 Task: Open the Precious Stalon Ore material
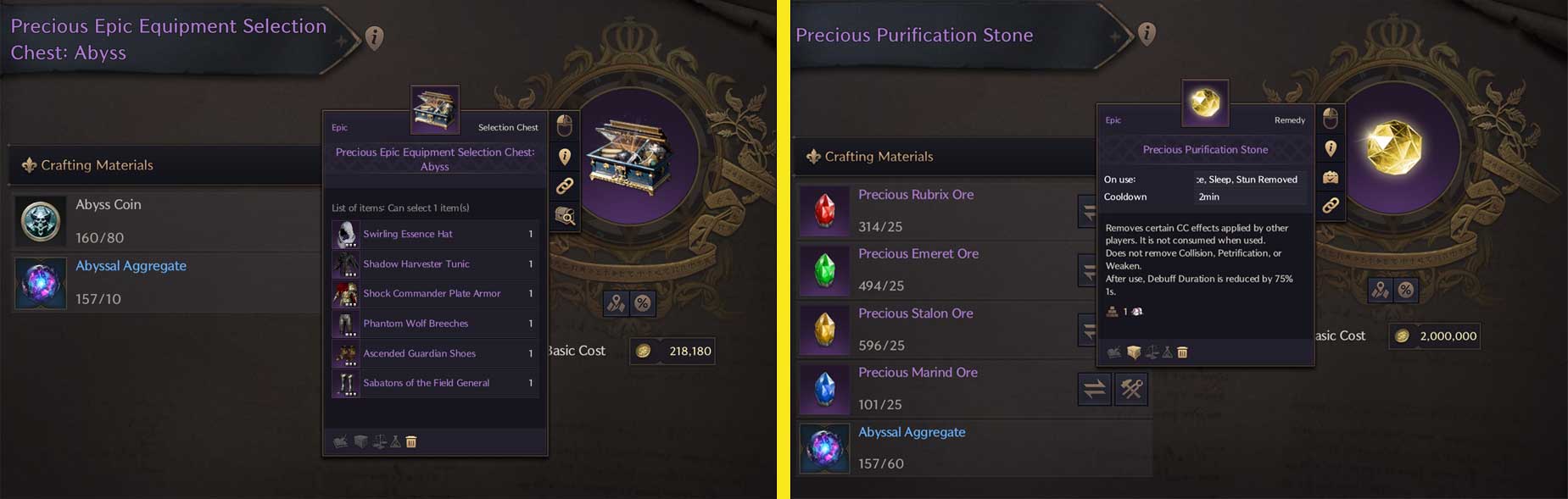(x=824, y=329)
